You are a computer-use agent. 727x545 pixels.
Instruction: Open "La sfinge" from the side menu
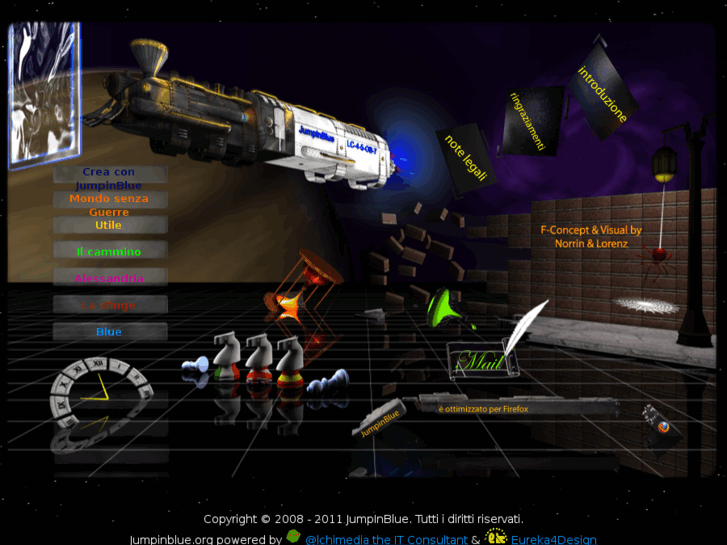(x=109, y=305)
